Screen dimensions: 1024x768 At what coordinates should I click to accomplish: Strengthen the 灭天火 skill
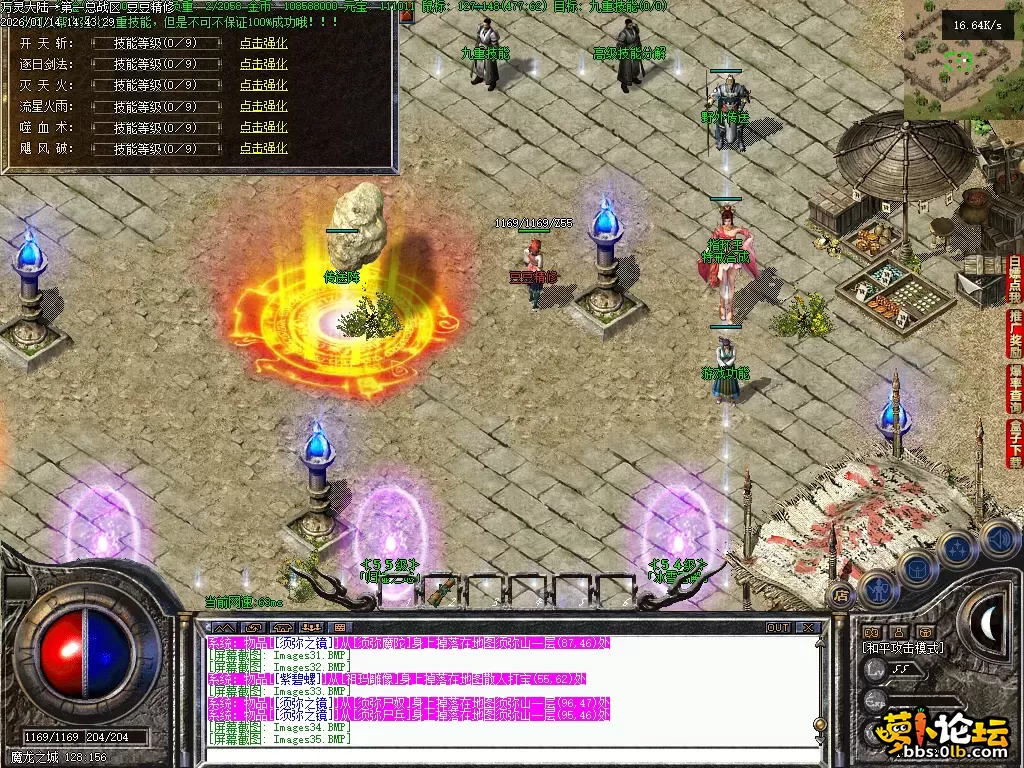point(263,85)
